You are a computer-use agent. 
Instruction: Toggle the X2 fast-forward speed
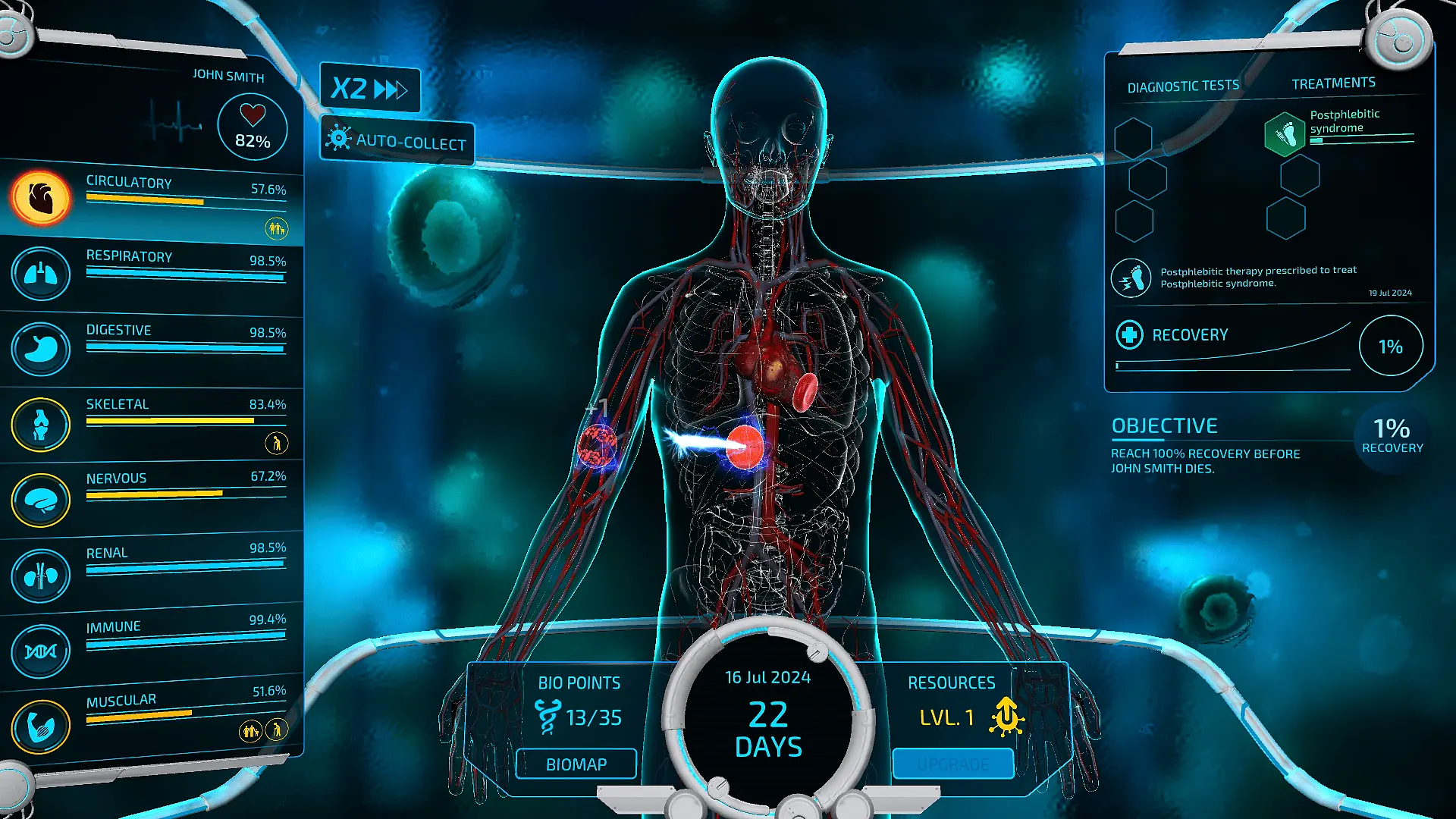tap(369, 89)
